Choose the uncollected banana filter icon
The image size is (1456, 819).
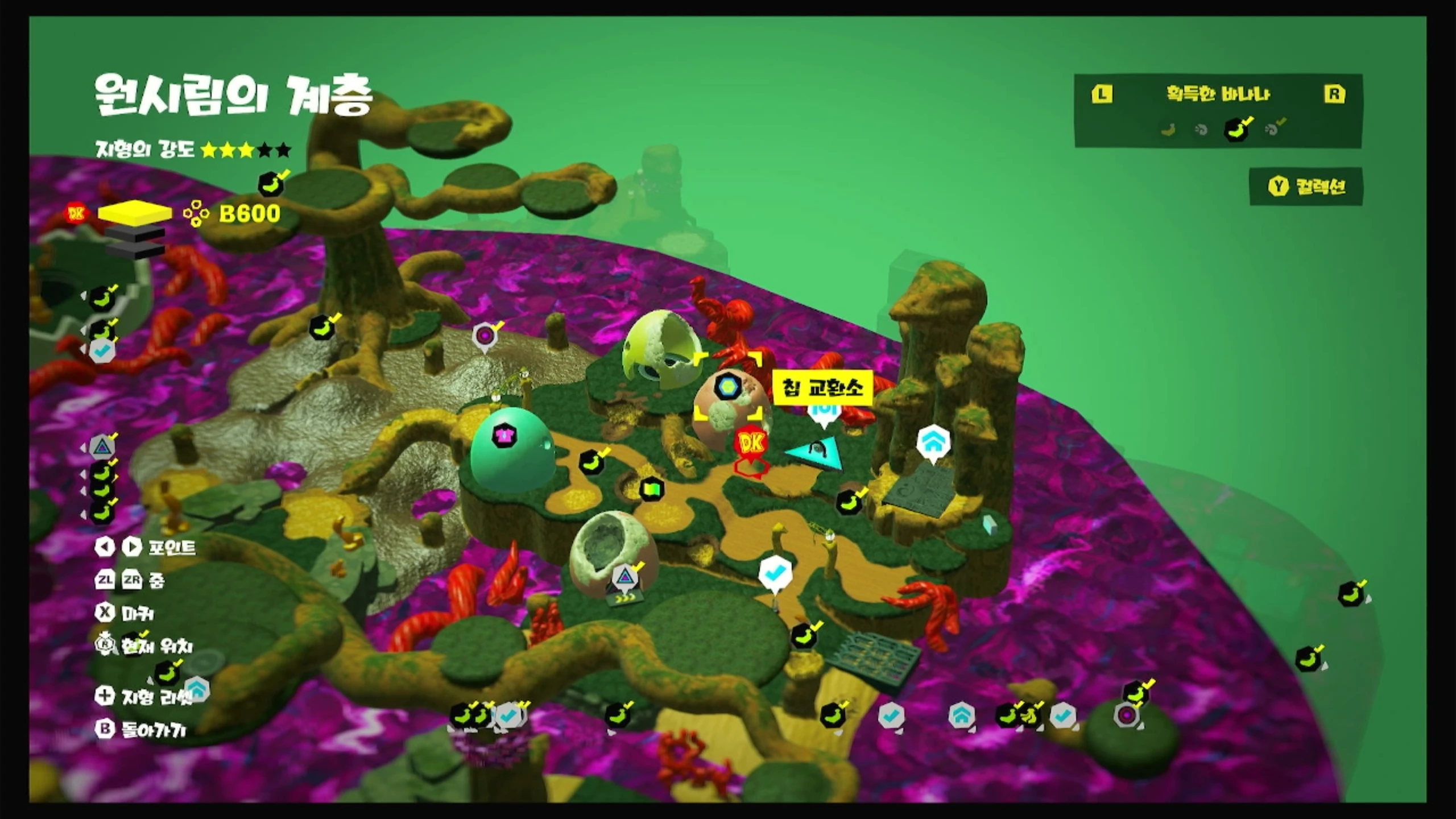(1168, 130)
